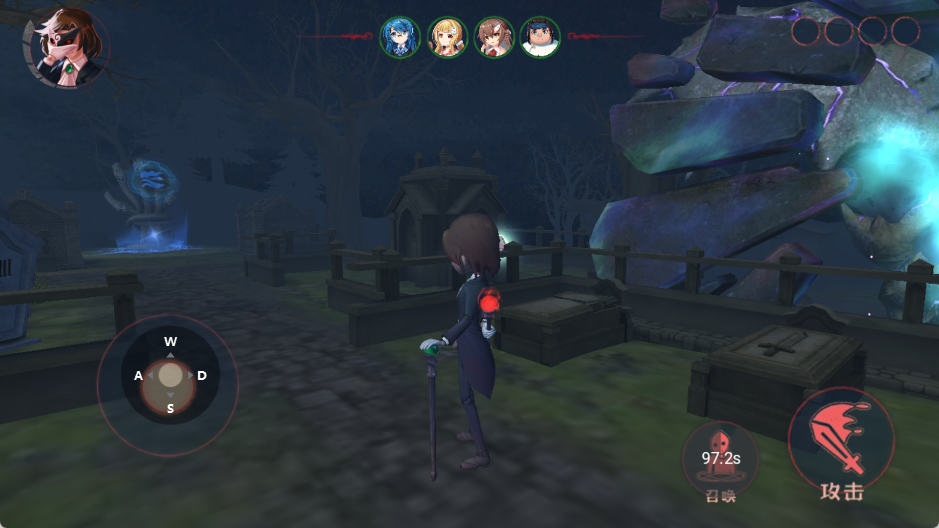The height and width of the screenshot is (528, 939).
Task: Click the A direction on the joystick
Action: [139, 375]
